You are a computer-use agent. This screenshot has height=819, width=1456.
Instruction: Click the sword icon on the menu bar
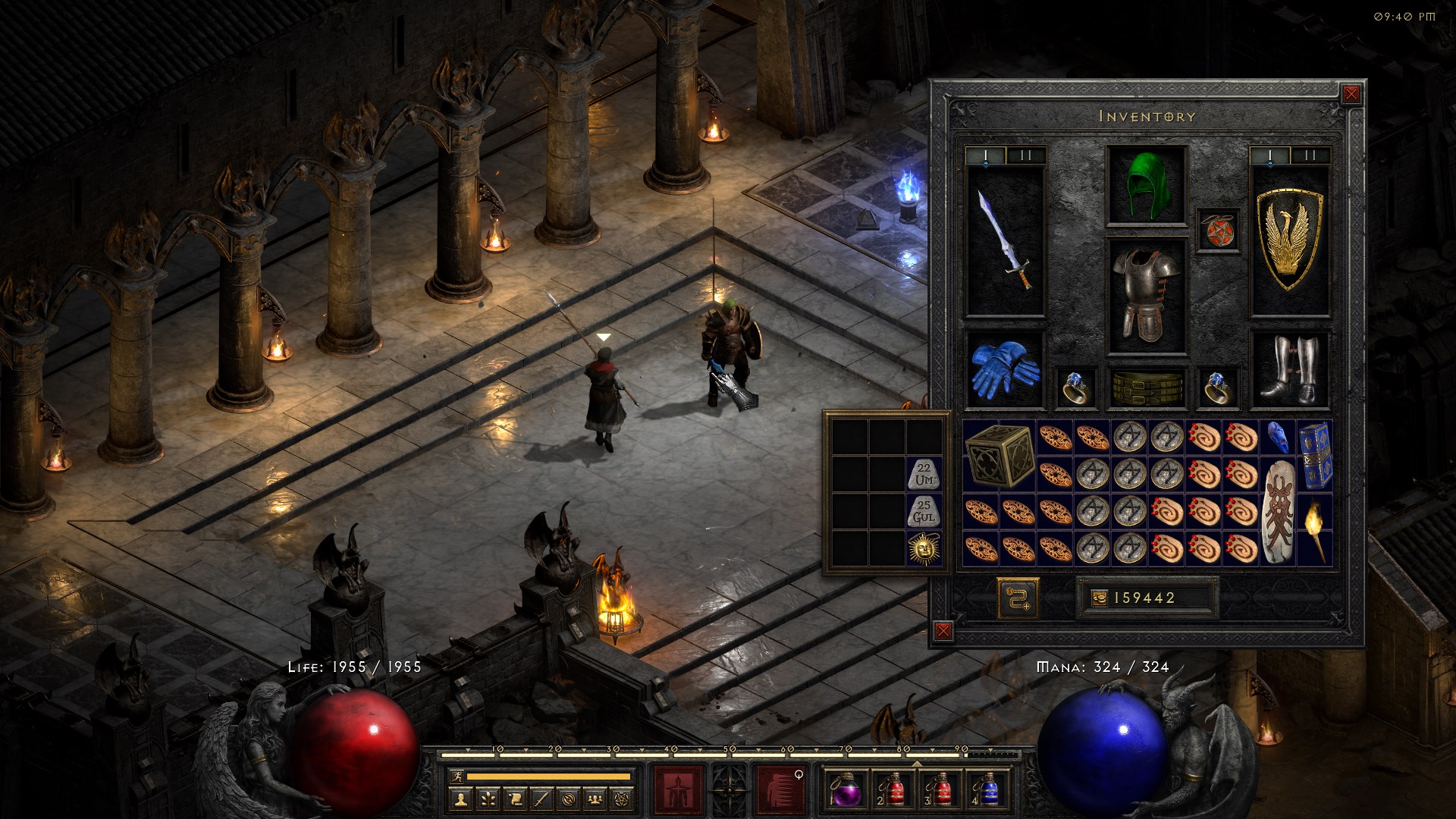coord(541,799)
